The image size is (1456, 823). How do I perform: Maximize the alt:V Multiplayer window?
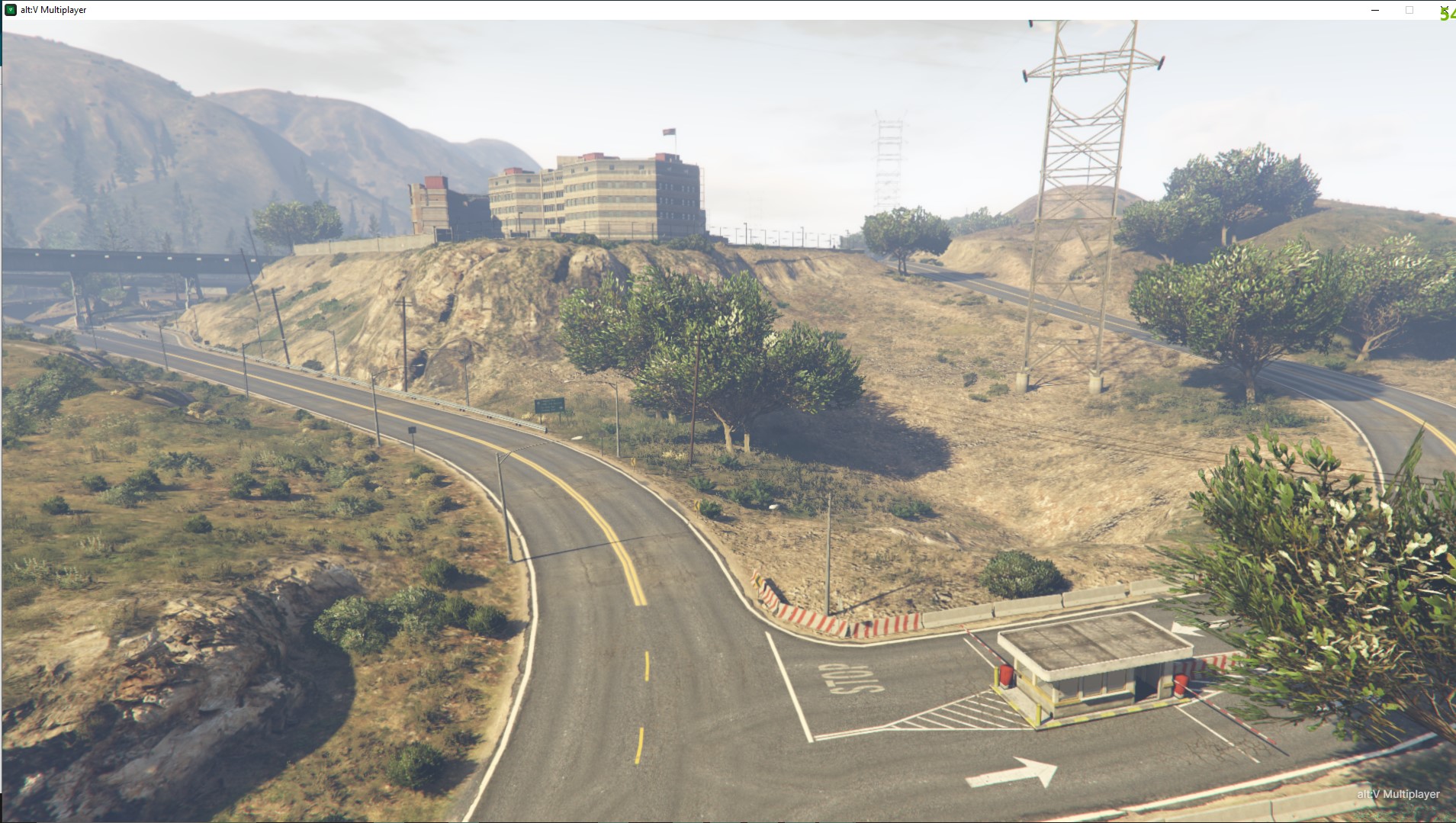point(1409,10)
